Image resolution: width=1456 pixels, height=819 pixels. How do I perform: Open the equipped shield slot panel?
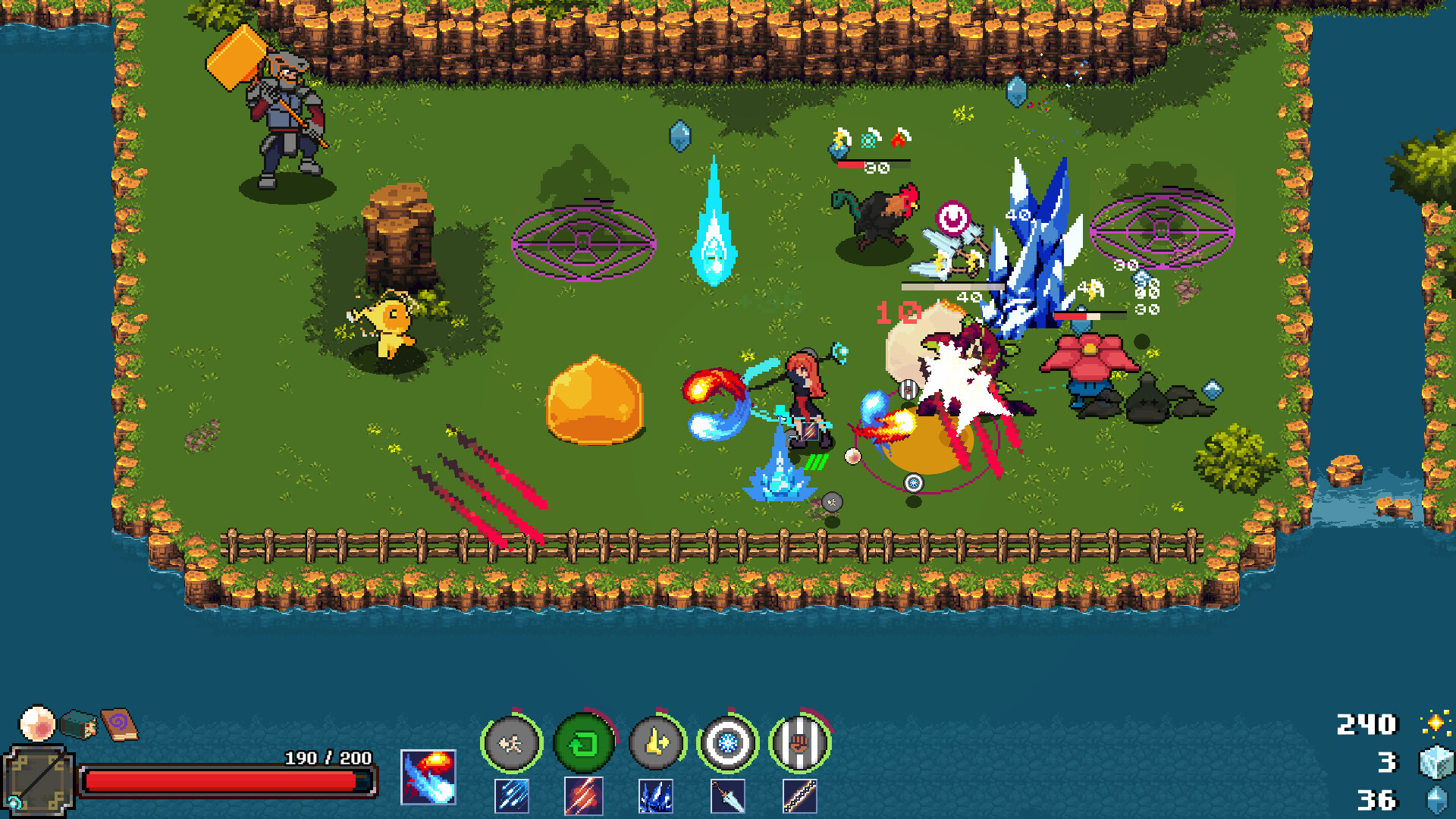tap(38, 781)
